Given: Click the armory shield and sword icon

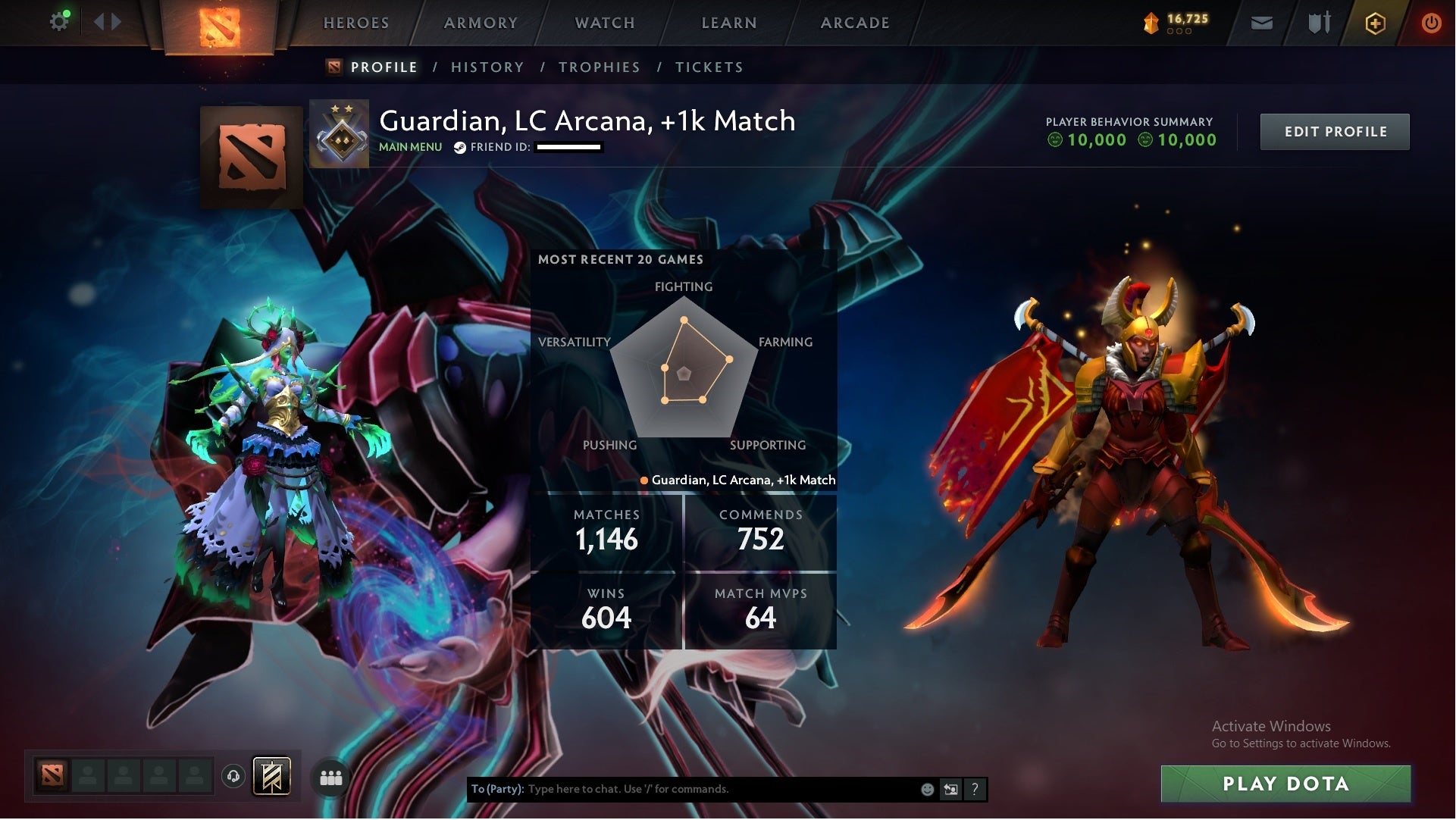Looking at the screenshot, I should click(1319, 23).
